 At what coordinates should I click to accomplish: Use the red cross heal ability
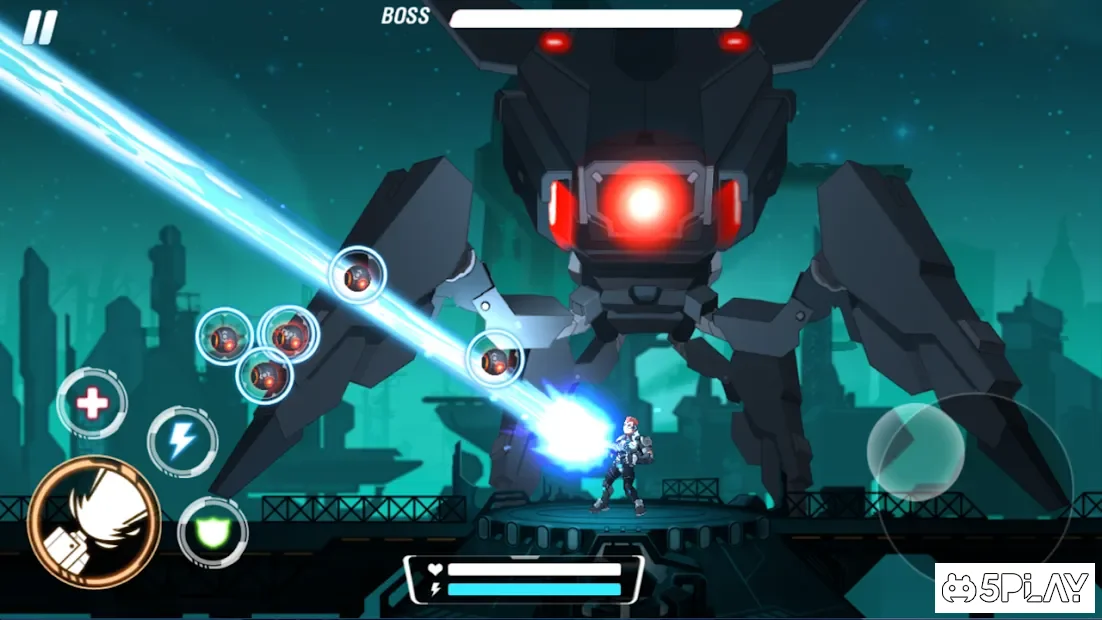(92, 404)
